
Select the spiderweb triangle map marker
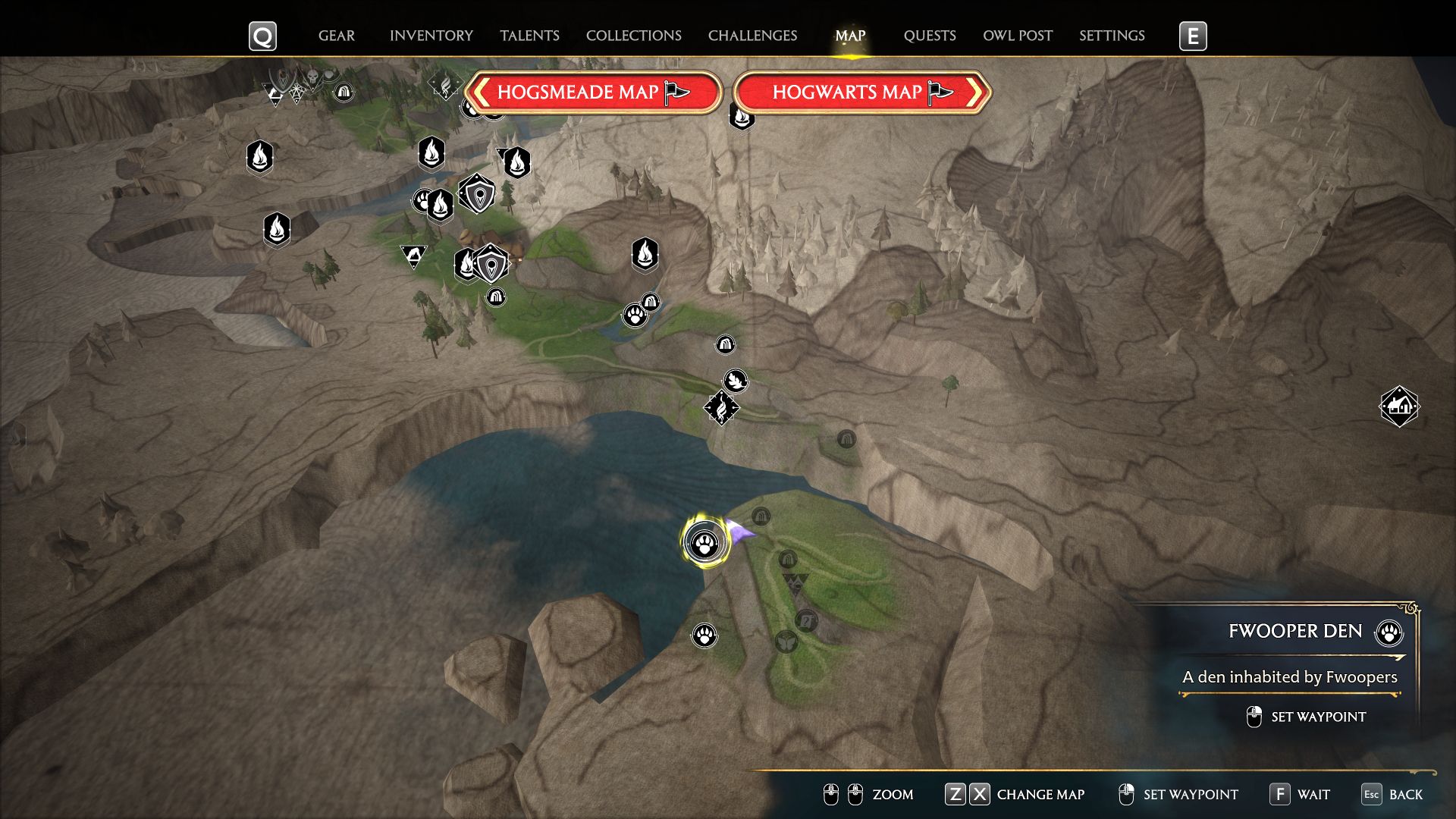tap(297, 93)
